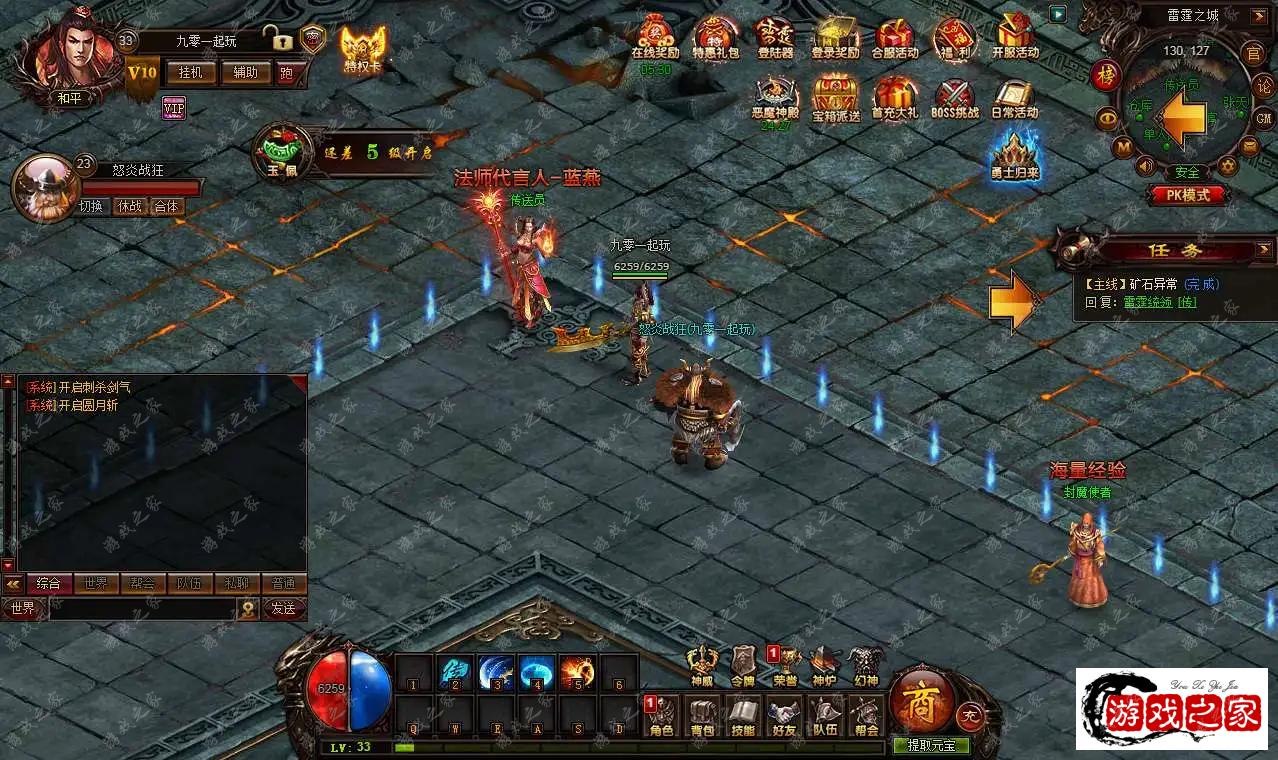Open the 角色 character panel
Image resolution: width=1278 pixels, height=760 pixels.
(661, 716)
